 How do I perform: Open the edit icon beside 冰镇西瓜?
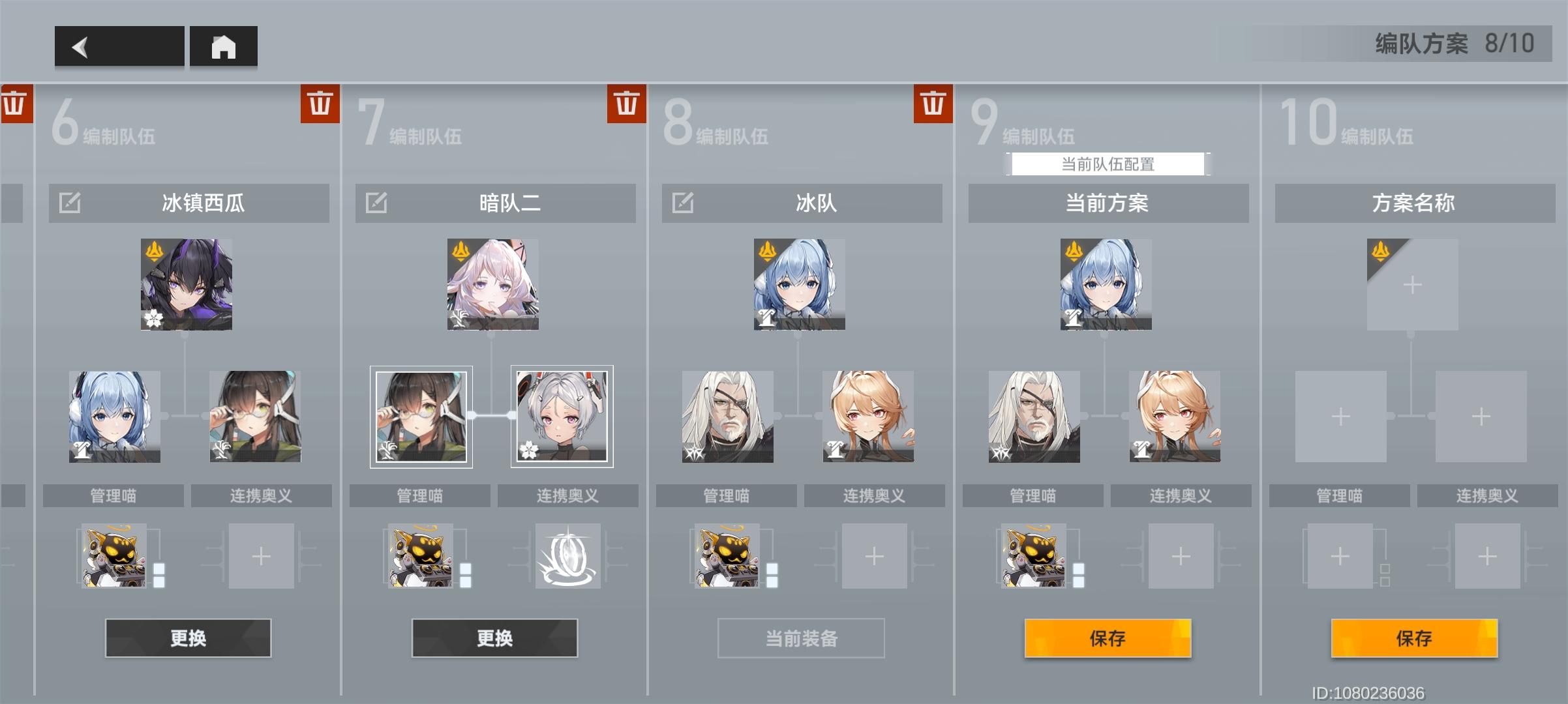[70, 203]
